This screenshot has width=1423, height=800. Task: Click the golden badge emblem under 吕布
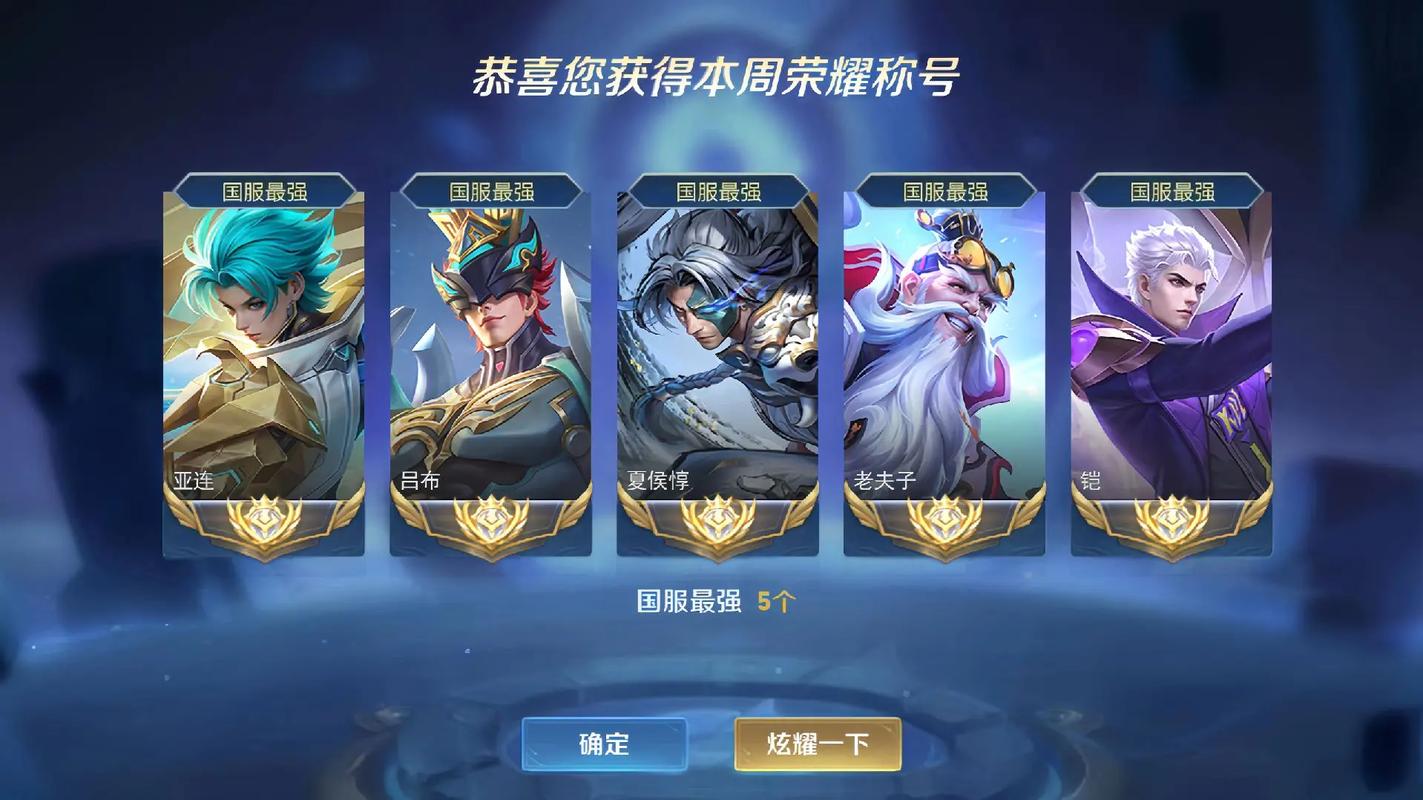pyautogui.click(x=491, y=519)
